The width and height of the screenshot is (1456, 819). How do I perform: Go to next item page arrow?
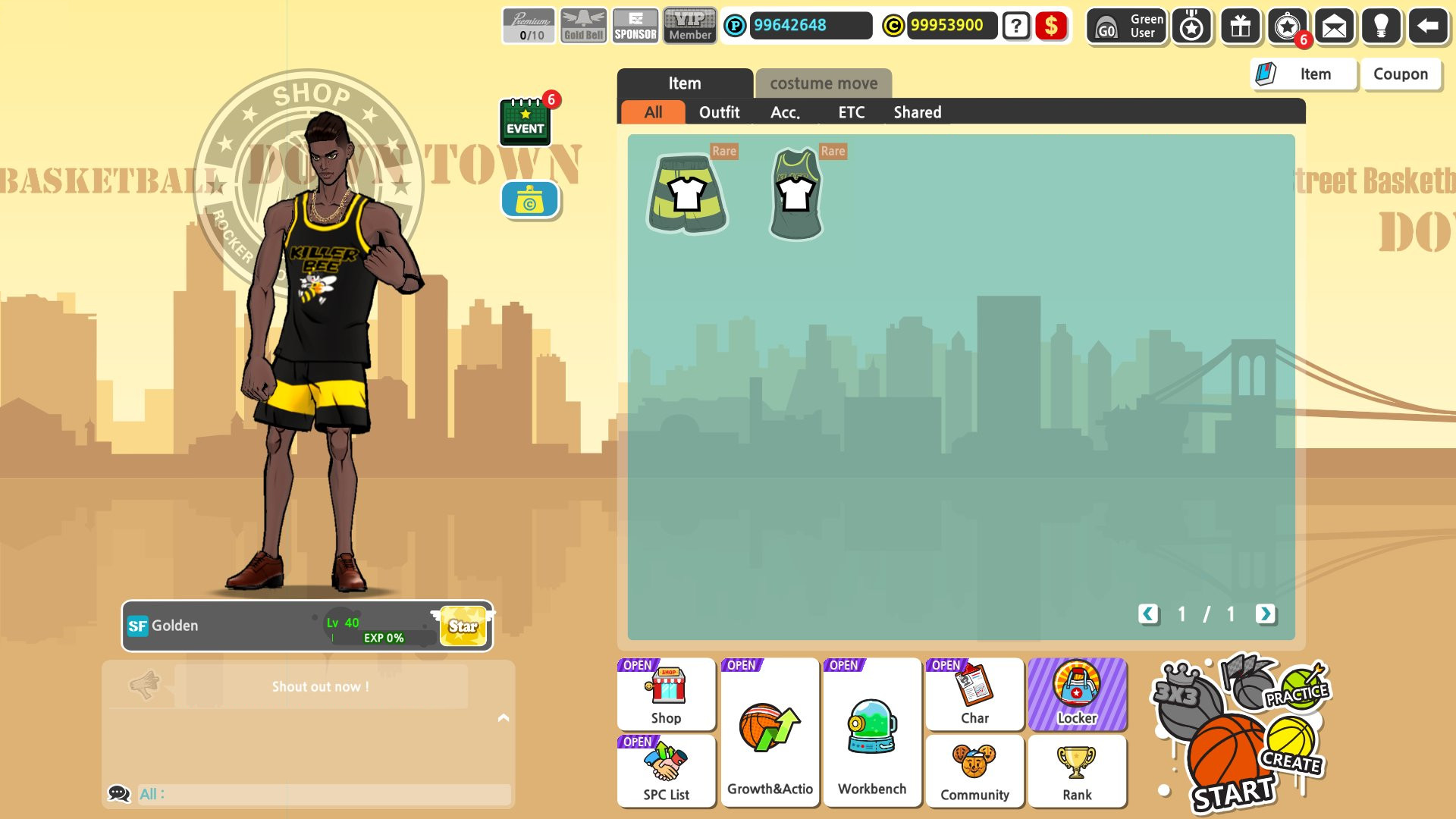tap(1265, 614)
